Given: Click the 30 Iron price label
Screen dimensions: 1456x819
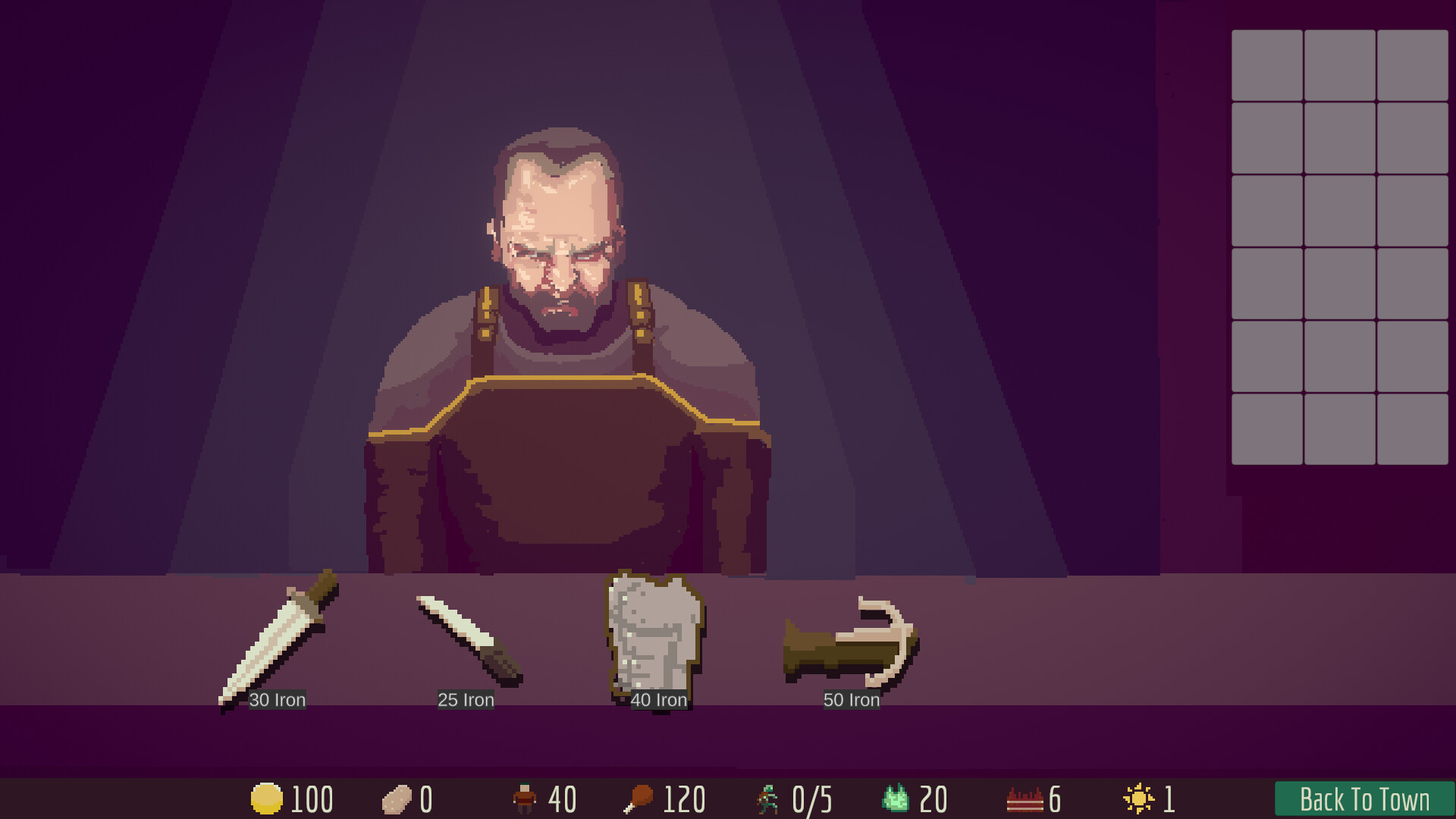Looking at the screenshot, I should click(x=278, y=700).
